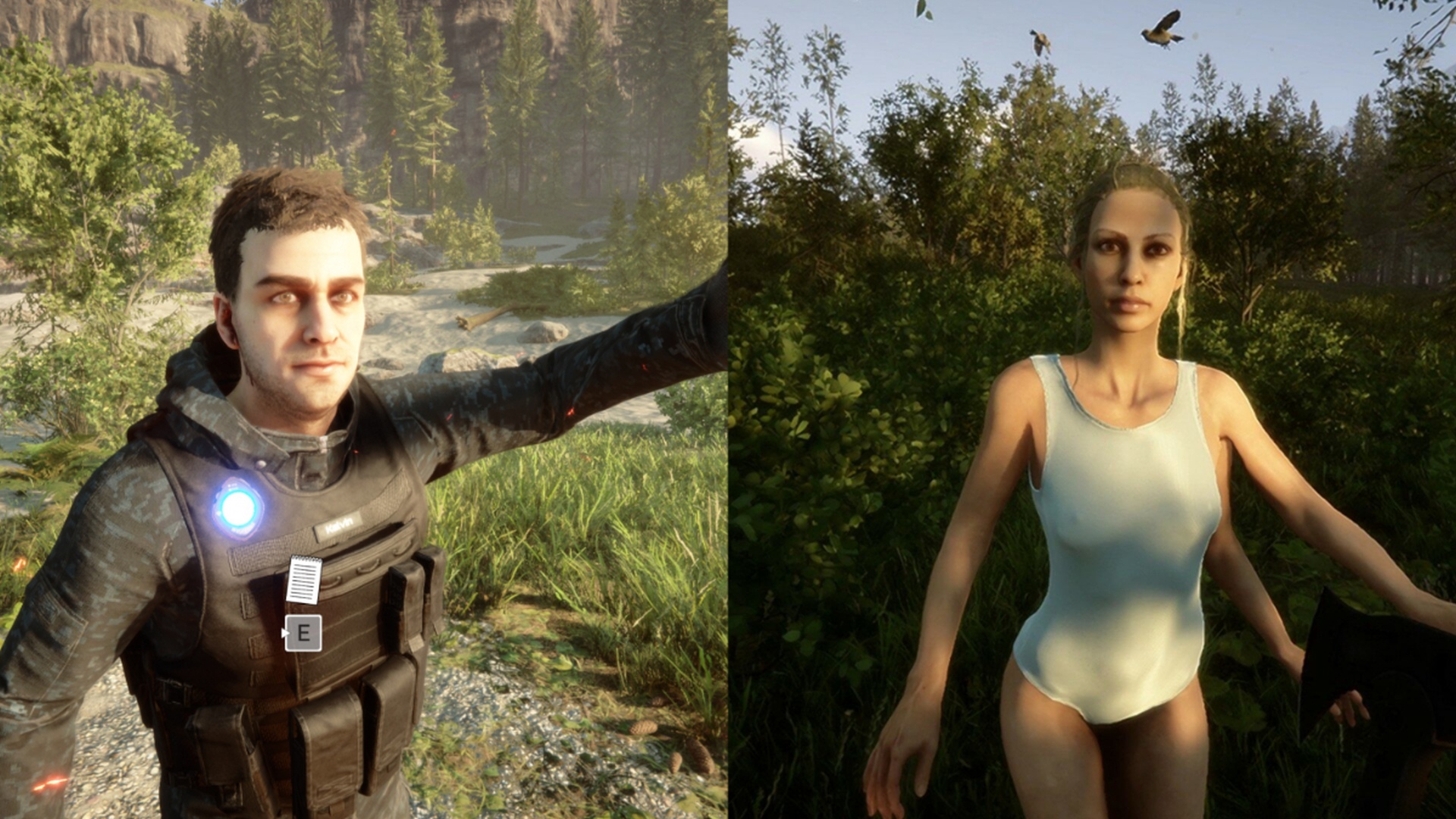This screenshot has height=819, width=1456.
Task: Select Kelvin's portrait side of the split
Action: tap(364, 409)
